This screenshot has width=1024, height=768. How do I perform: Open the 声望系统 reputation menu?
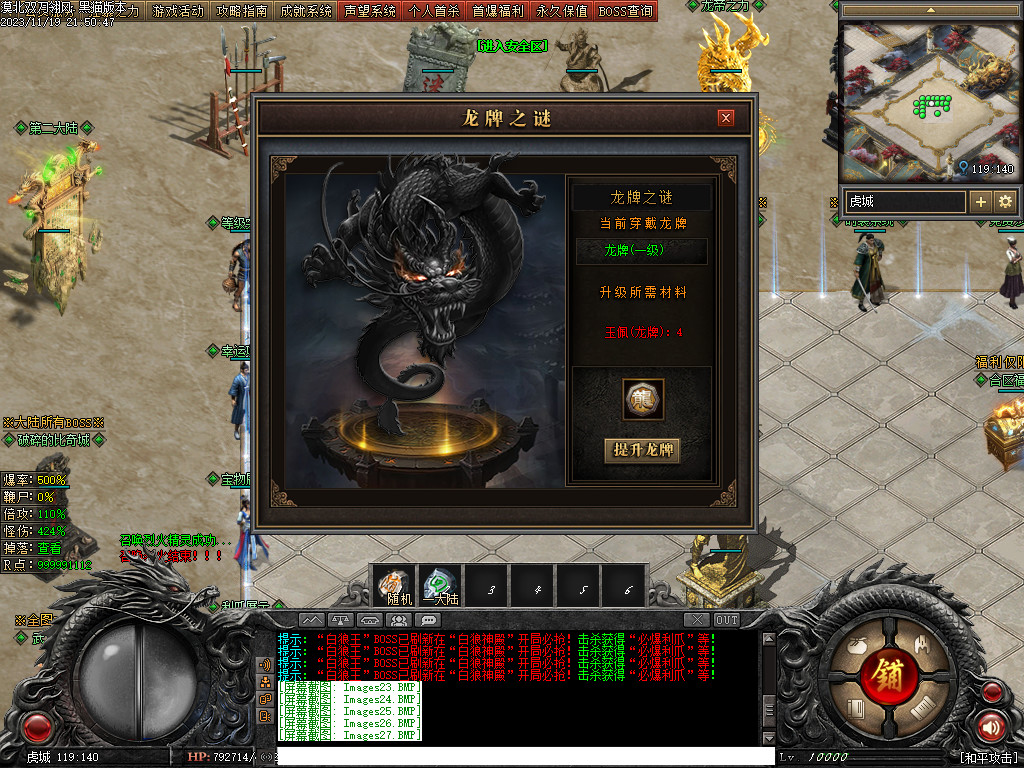pyautogui.click(x=370, y=11)
